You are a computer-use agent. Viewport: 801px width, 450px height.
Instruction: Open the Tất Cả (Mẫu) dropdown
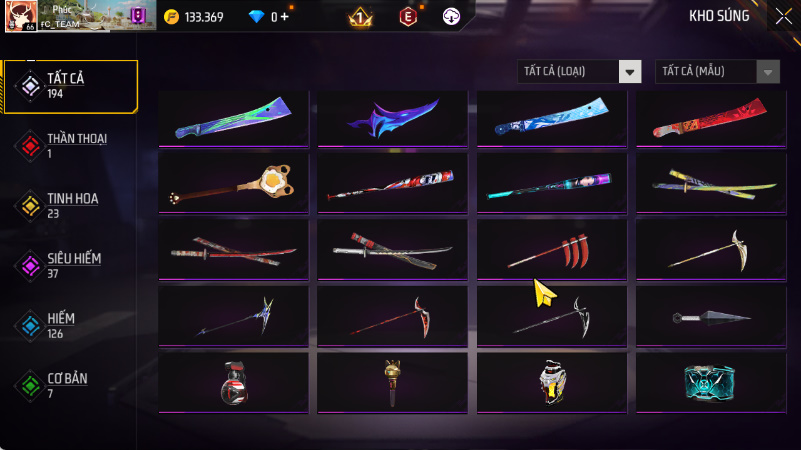pyautogui.click(x=717, y=71)
